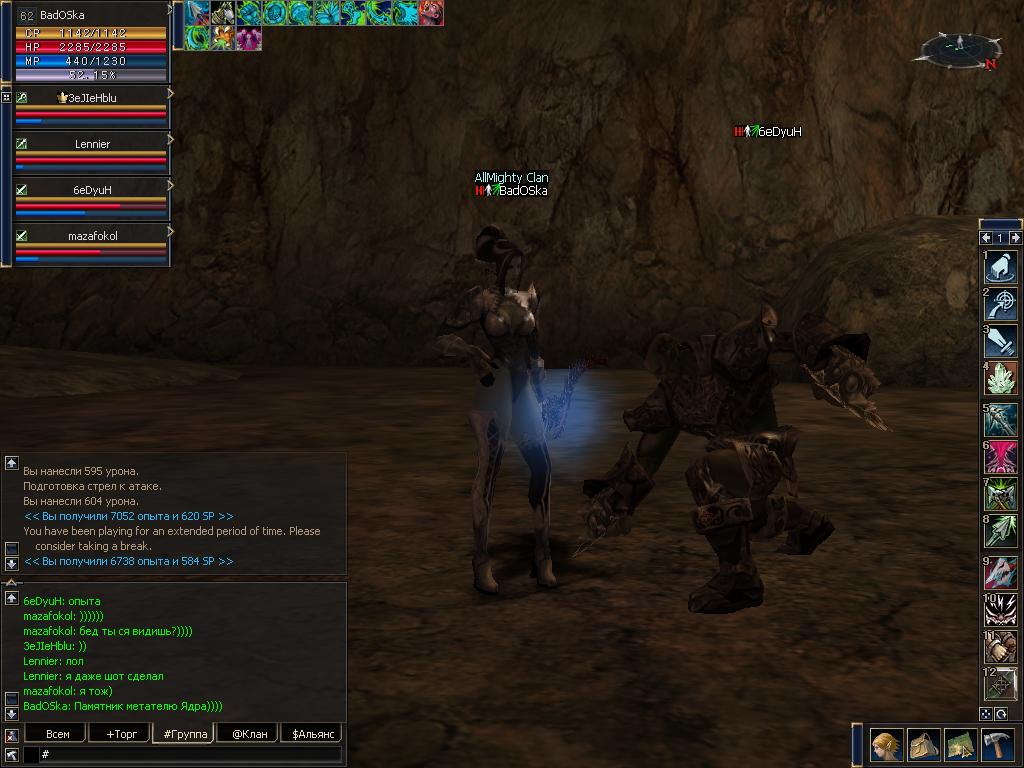The width and height of the screenshot is (1024, 768).
Task: Use the clenched fist skill in slot 11
Action: pyautogui.click(x=1002, y=647)
